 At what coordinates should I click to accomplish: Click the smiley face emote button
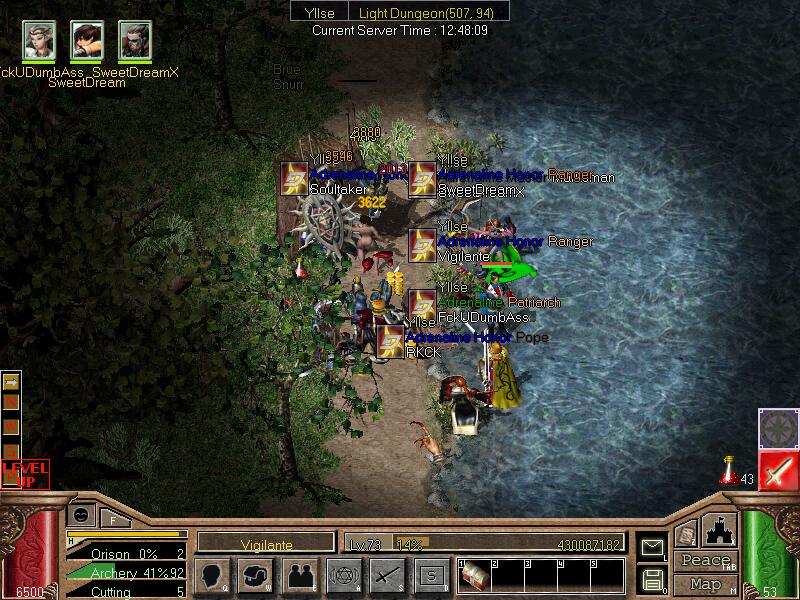(81, 514)
